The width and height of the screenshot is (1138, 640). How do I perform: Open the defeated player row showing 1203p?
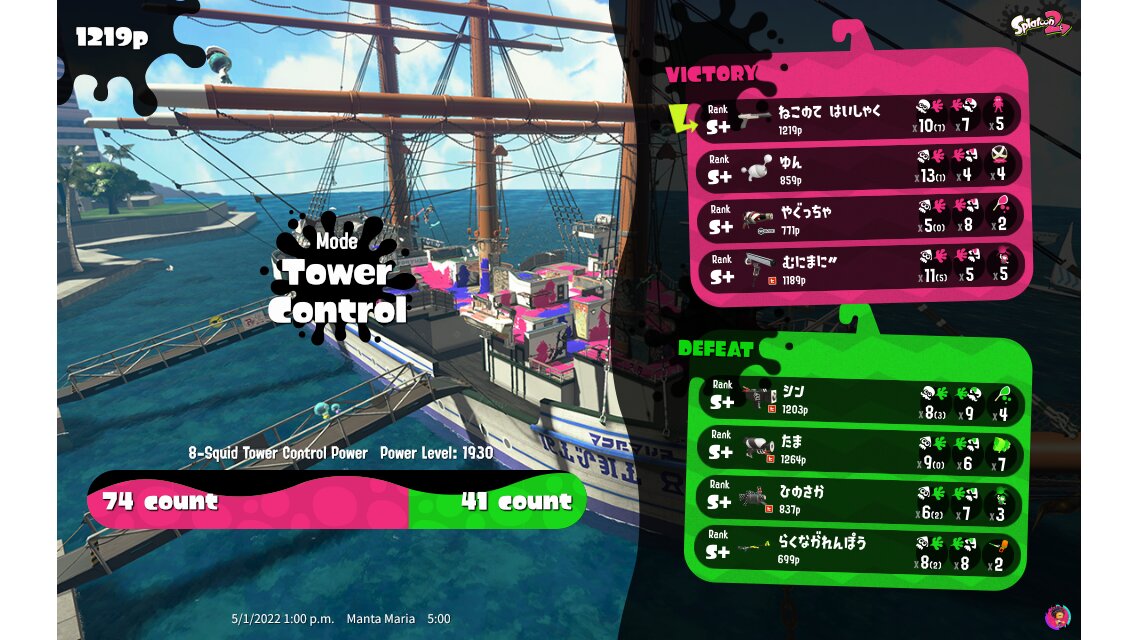click(860, 398)
